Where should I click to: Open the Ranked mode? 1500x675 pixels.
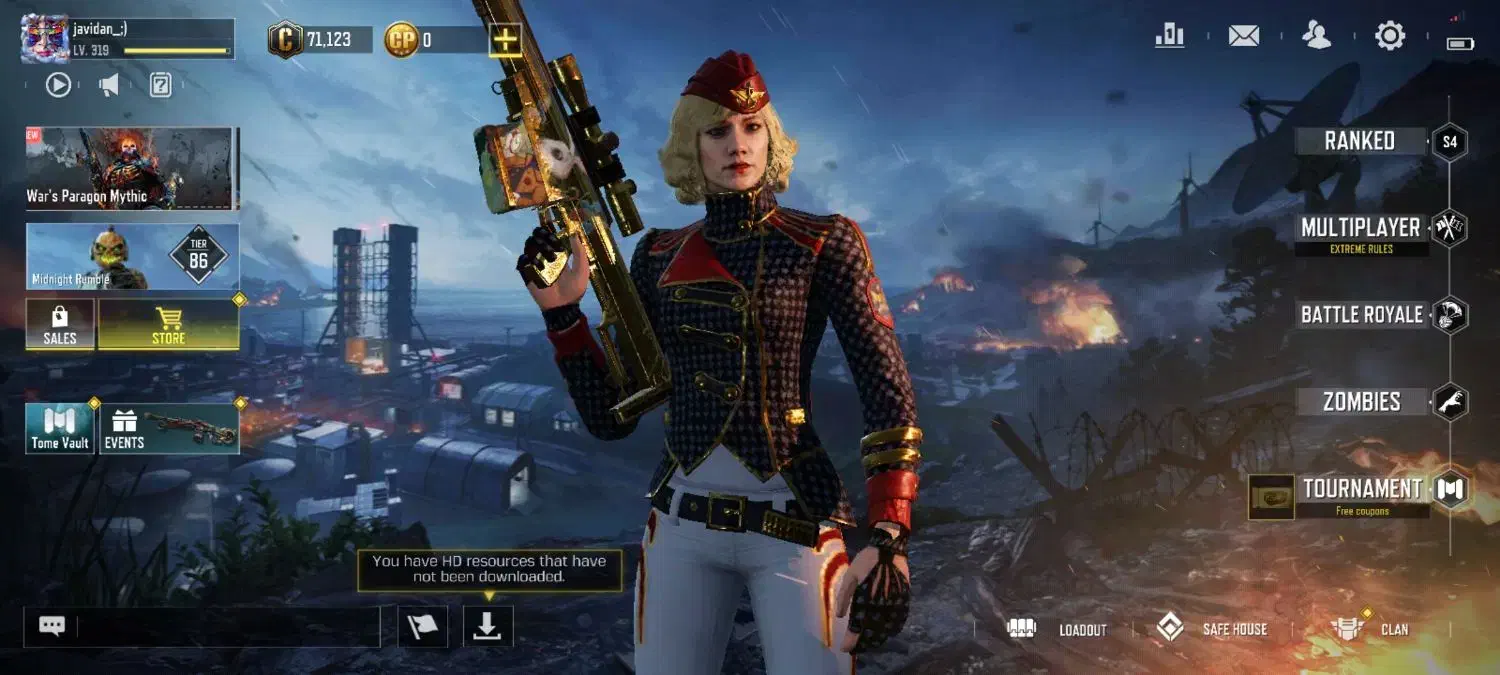point(1360,141)
